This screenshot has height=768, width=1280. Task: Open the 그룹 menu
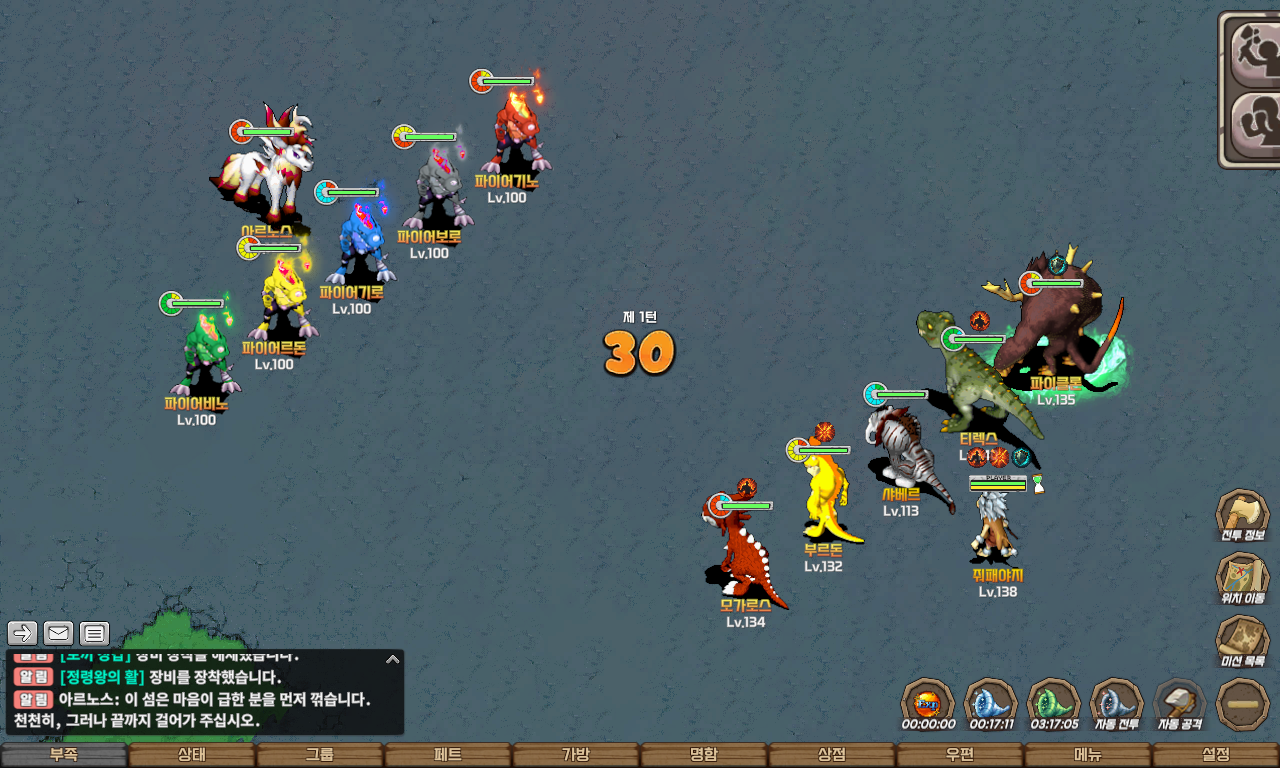click(x=320, y=755)
